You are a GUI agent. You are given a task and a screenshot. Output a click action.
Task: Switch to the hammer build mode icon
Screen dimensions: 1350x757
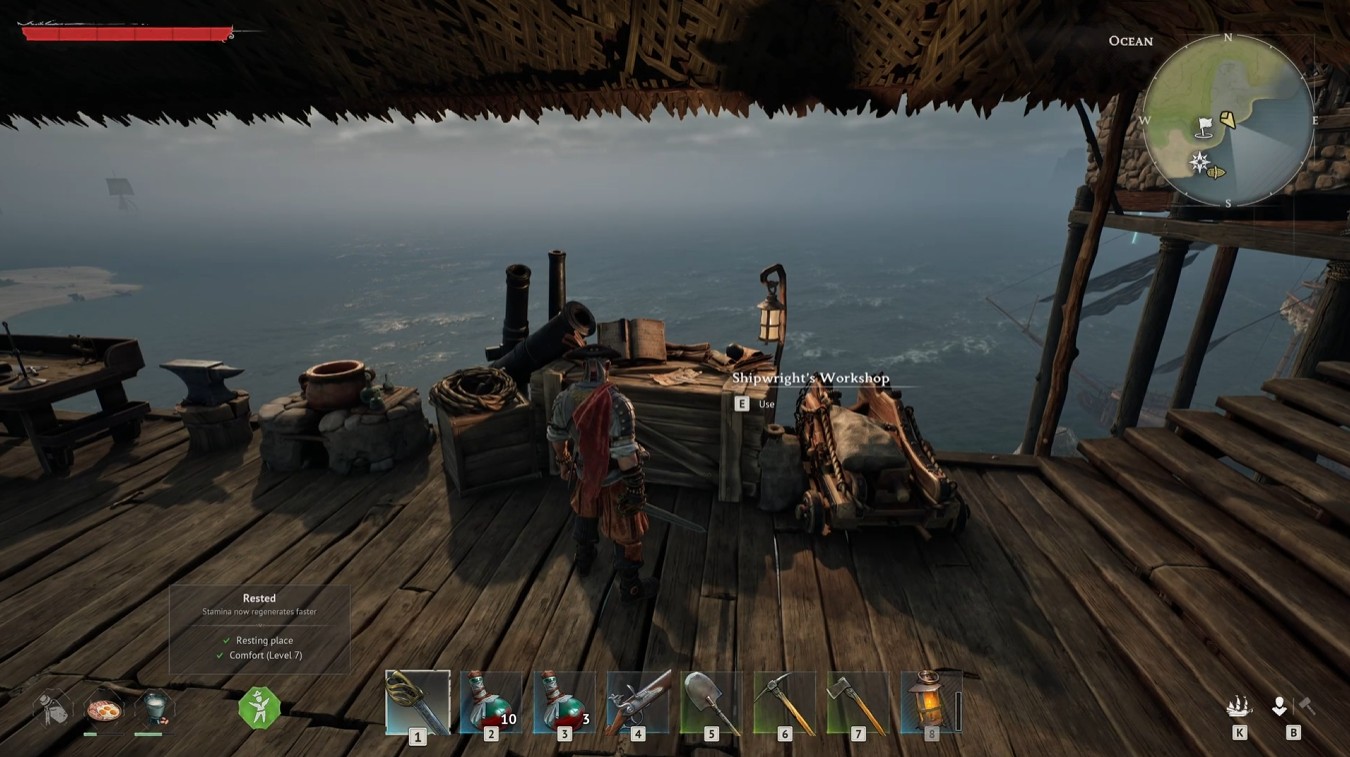[1306, 707]
